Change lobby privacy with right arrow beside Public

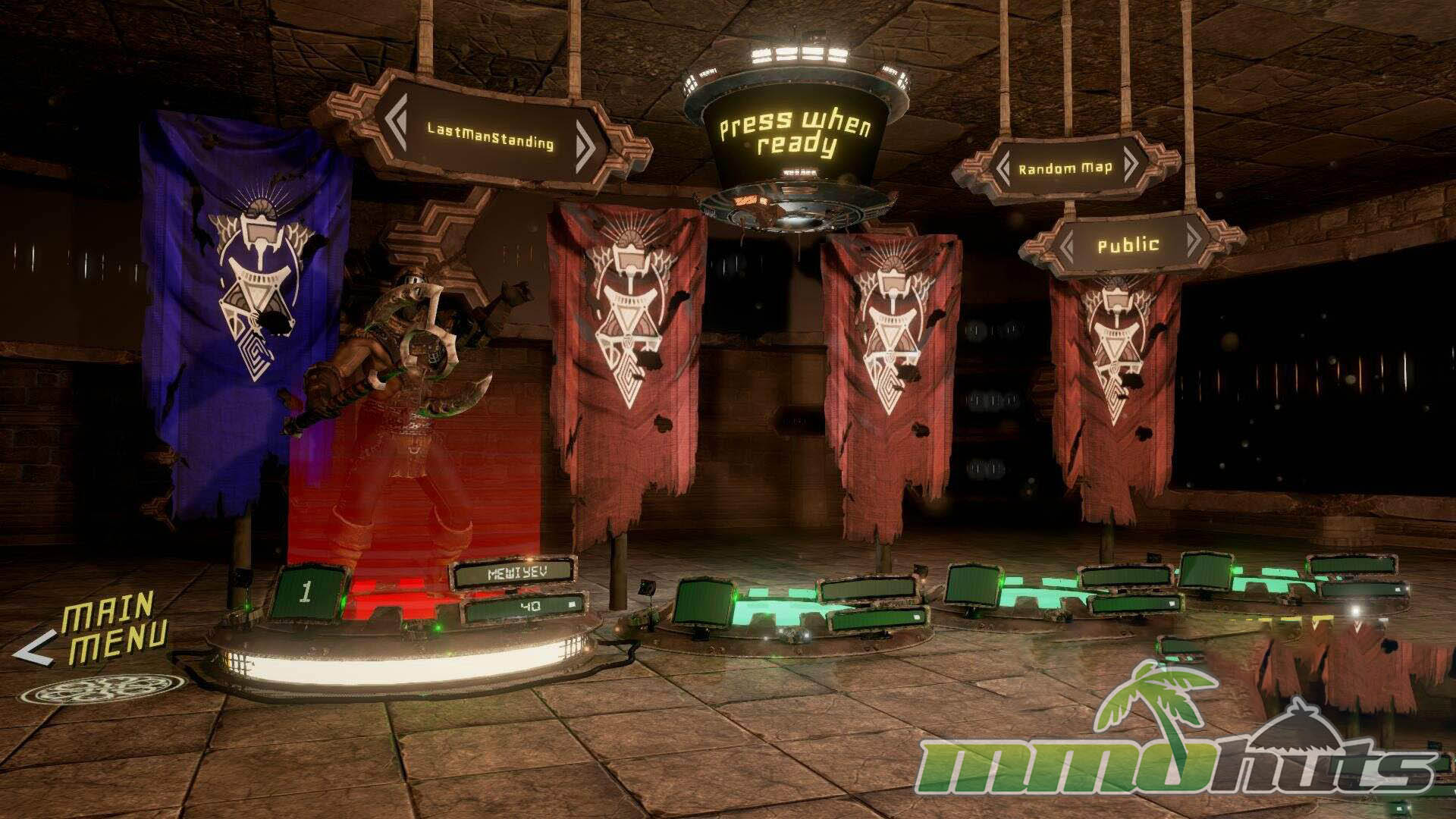1193,241
